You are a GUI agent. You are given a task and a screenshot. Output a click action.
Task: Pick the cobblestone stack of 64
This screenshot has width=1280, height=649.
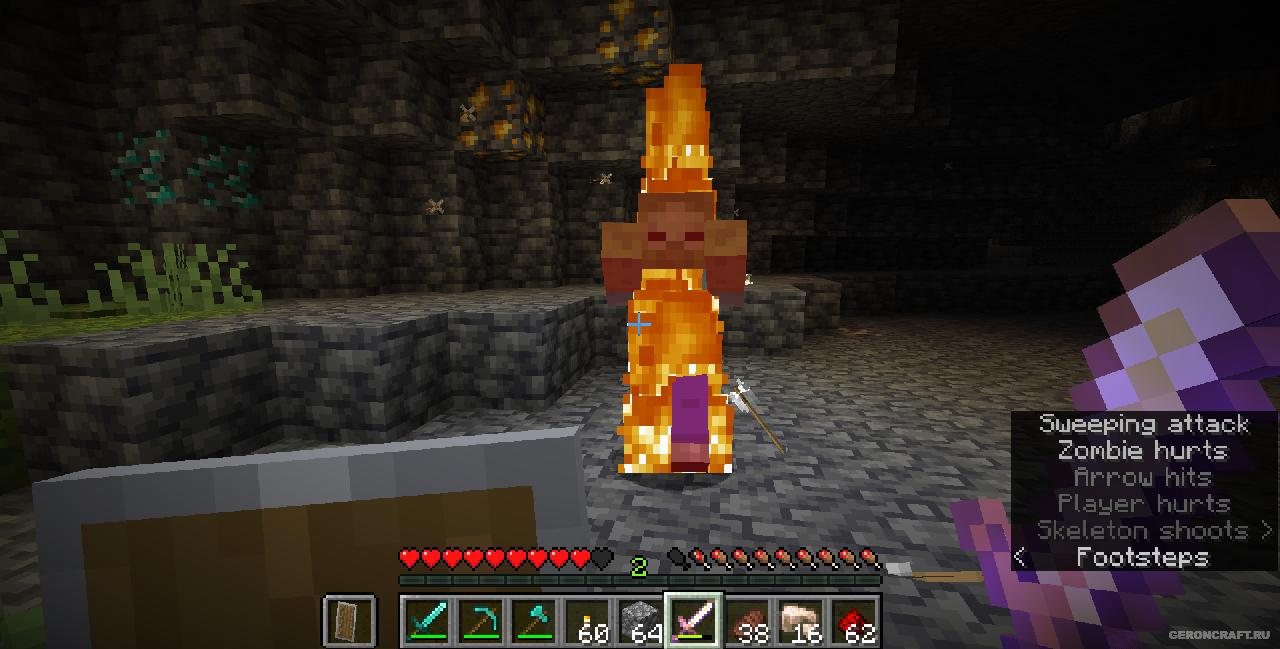(x=641, y=621)
